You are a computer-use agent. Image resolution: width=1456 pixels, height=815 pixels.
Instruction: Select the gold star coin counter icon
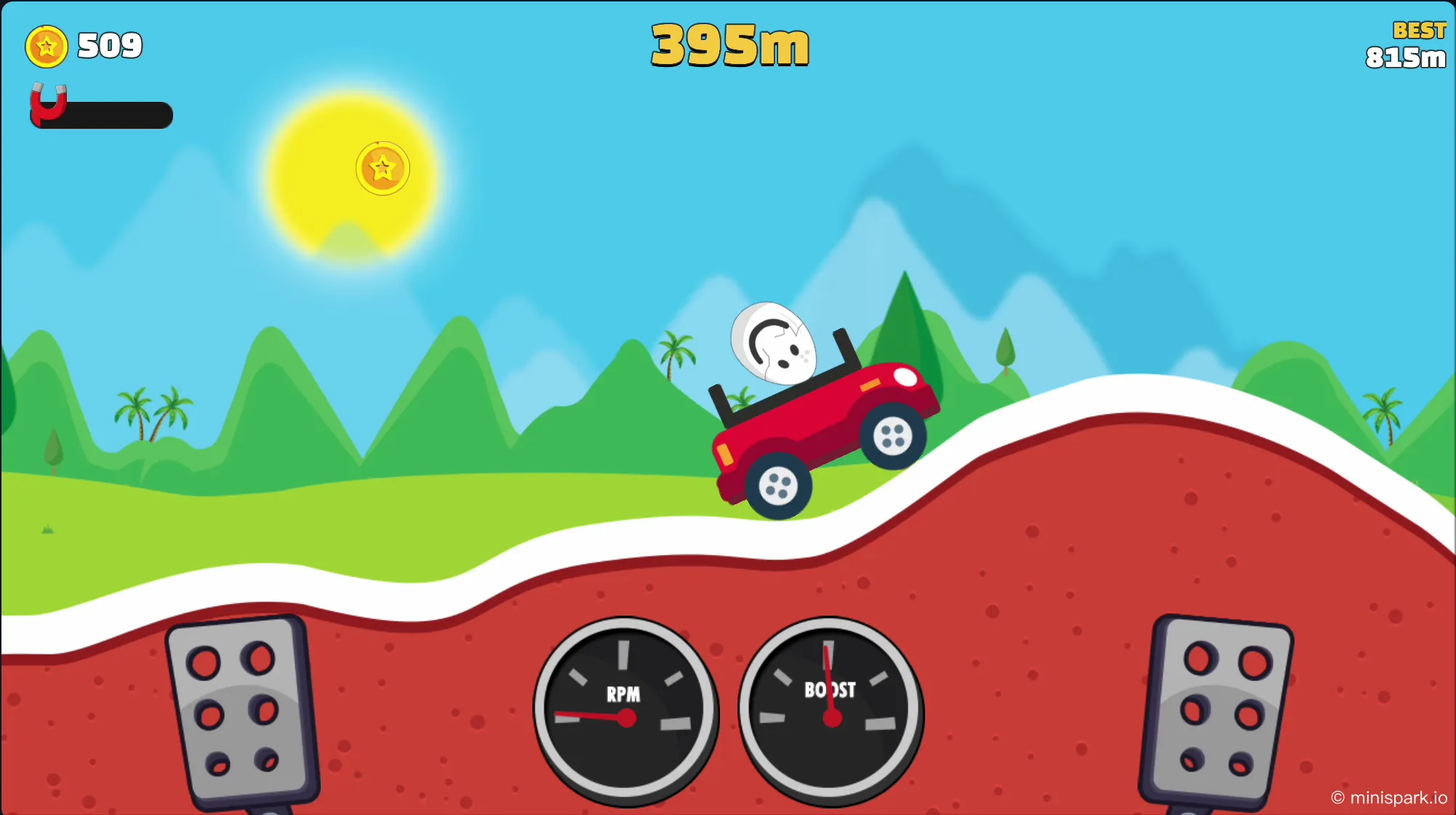pyautogui.click(x=47, y=46)
